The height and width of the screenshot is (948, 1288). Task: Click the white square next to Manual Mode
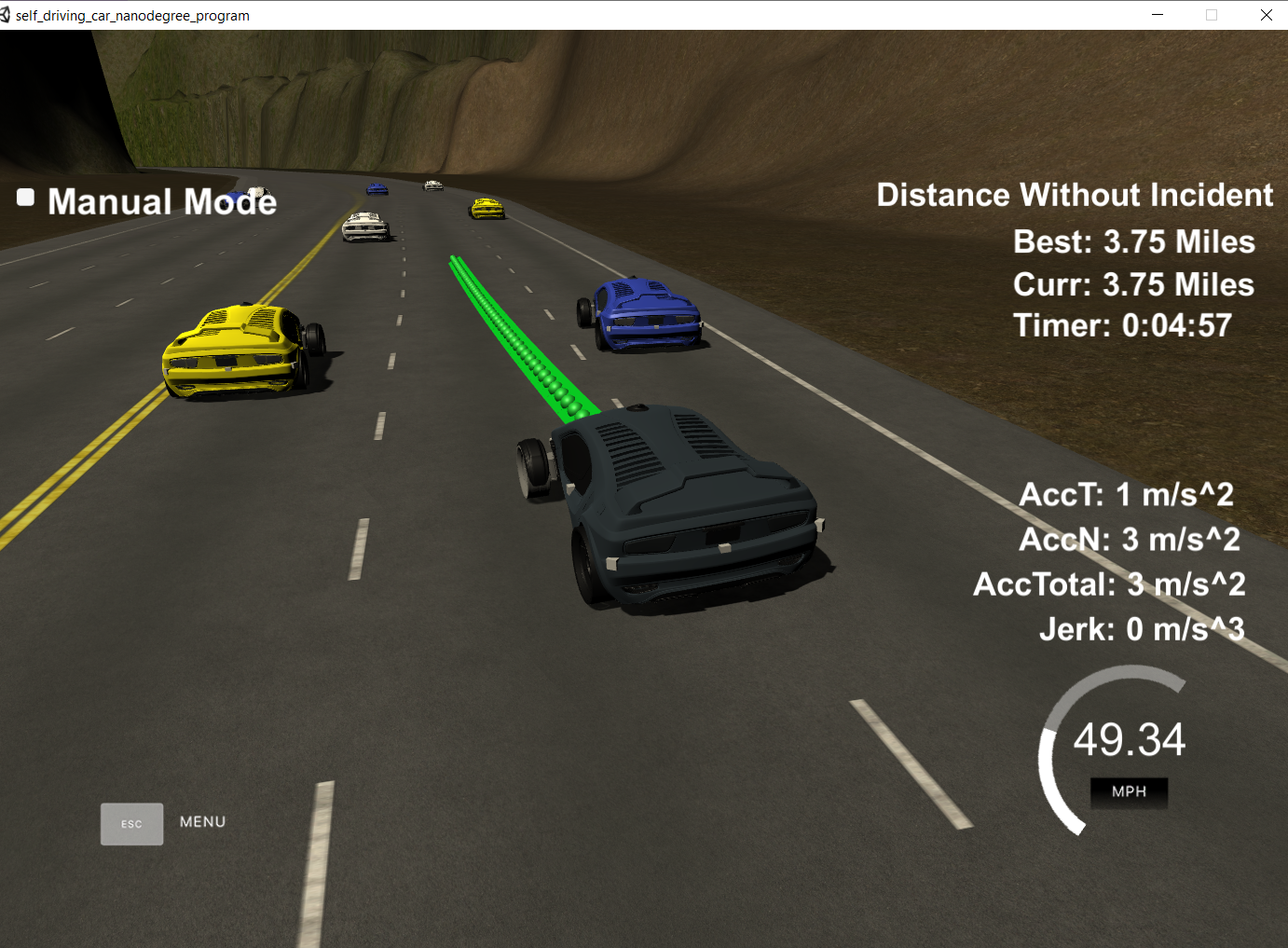pos(24,198)
